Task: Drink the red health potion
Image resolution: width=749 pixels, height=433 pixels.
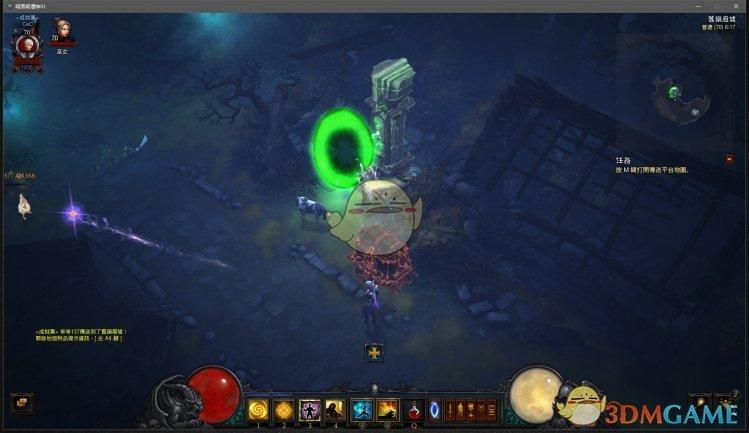Action: (413, 408)
